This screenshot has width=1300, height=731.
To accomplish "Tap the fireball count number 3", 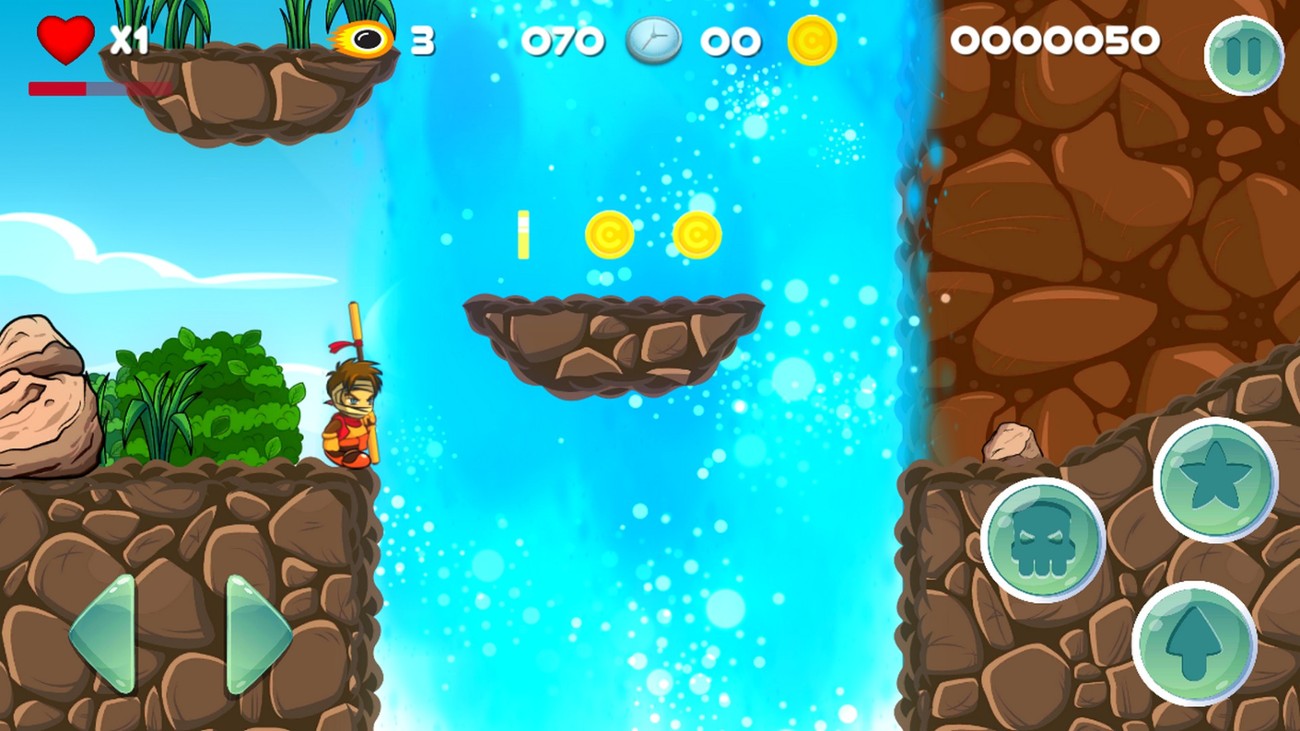I will click(x=423, y=40).
